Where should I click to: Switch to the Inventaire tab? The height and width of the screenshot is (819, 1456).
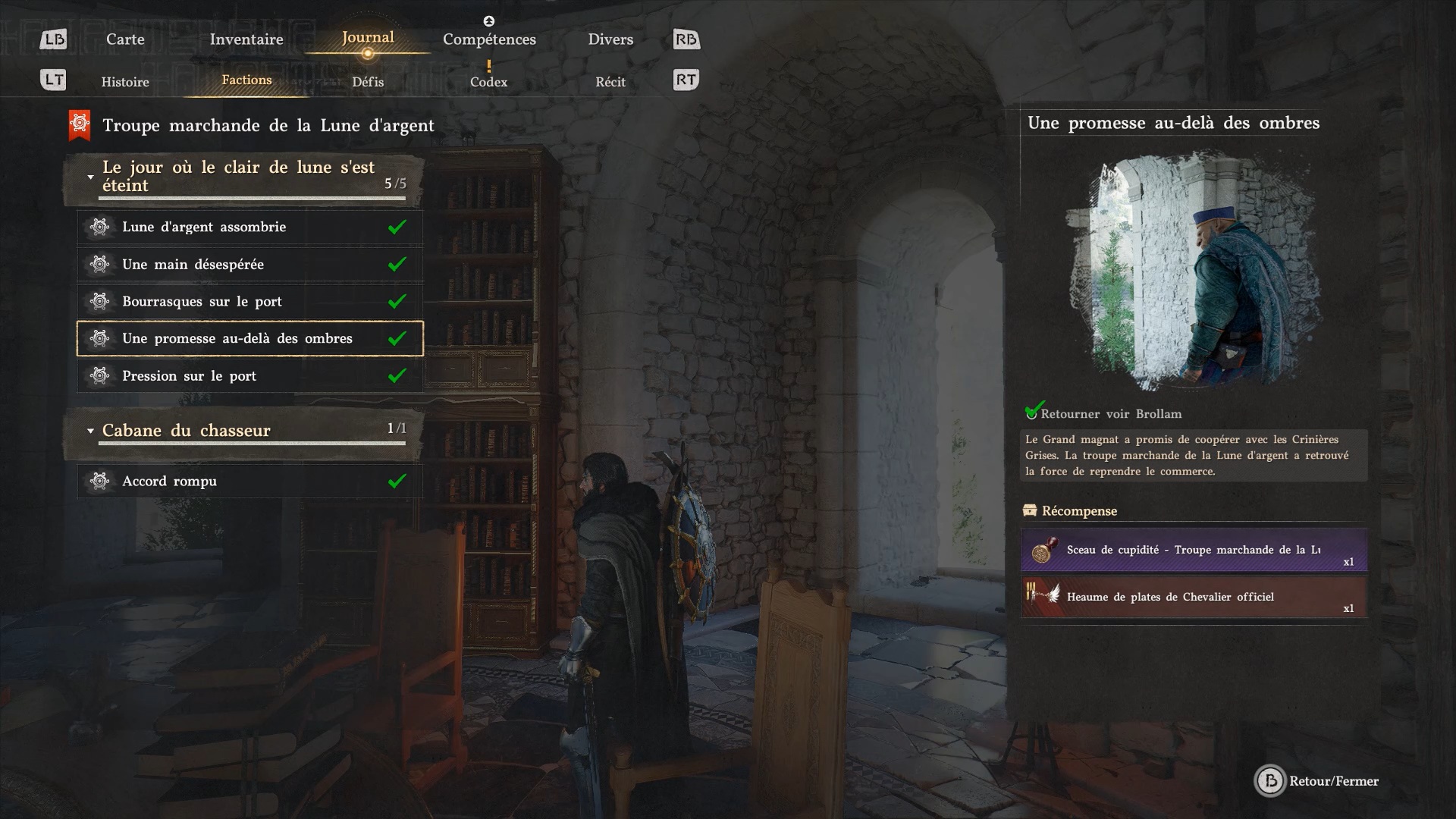tap(246, 39)
